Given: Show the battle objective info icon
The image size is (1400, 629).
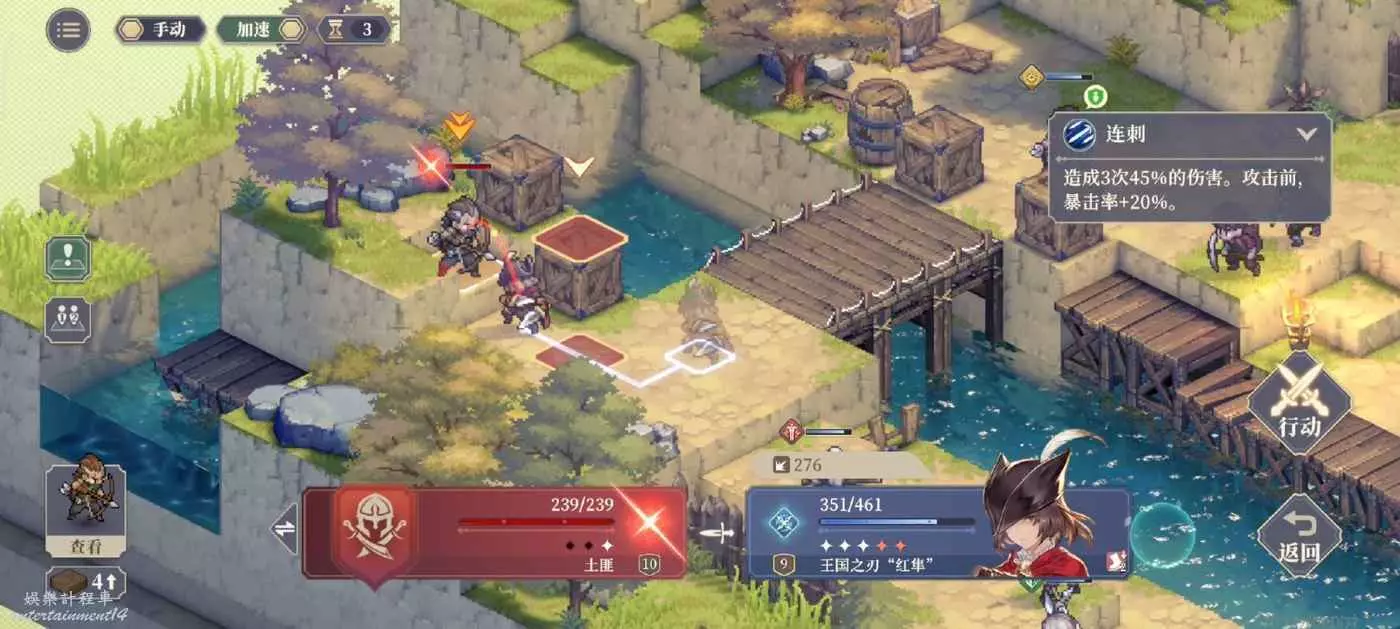Looking at the screenshot, I should (x=68, y=258).
